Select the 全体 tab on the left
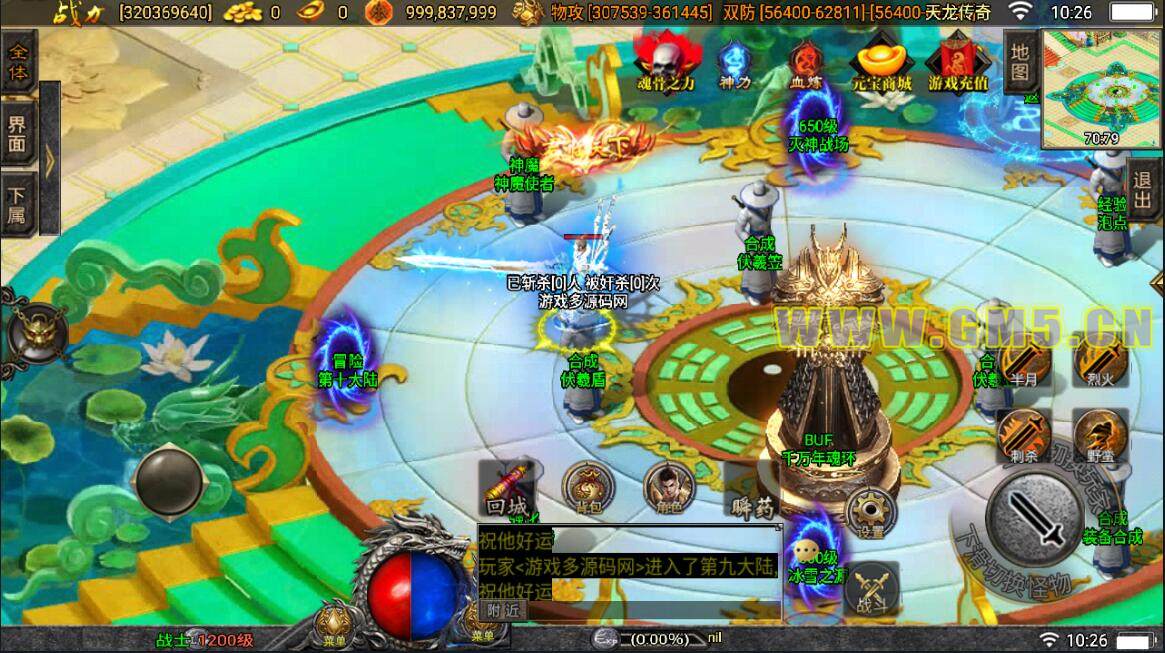The height and width of the screenshot is (653, 1165). pos(19,61)
